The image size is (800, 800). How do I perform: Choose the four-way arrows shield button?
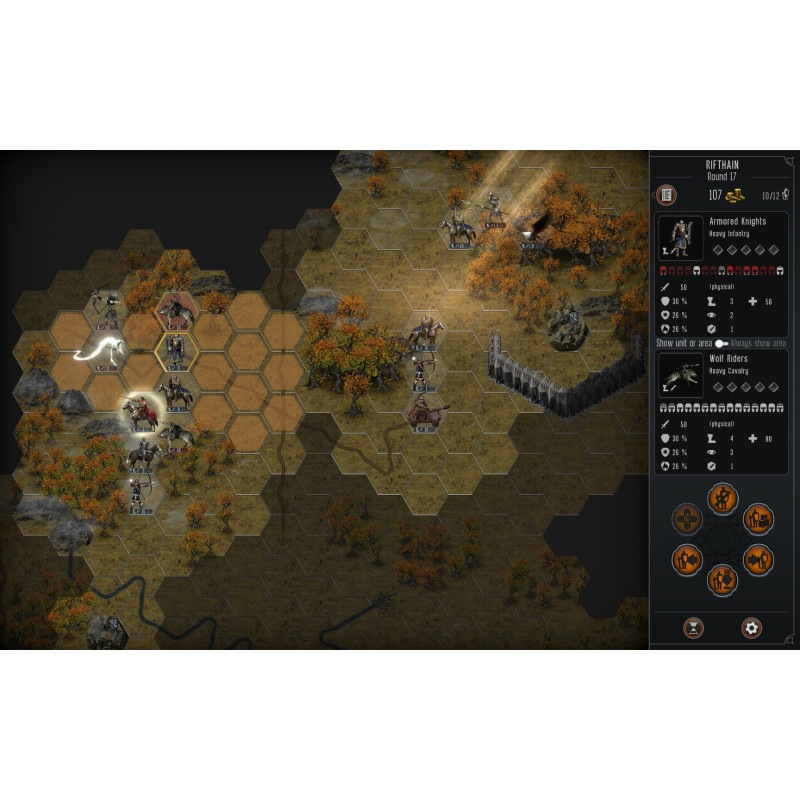coord(687,518)
